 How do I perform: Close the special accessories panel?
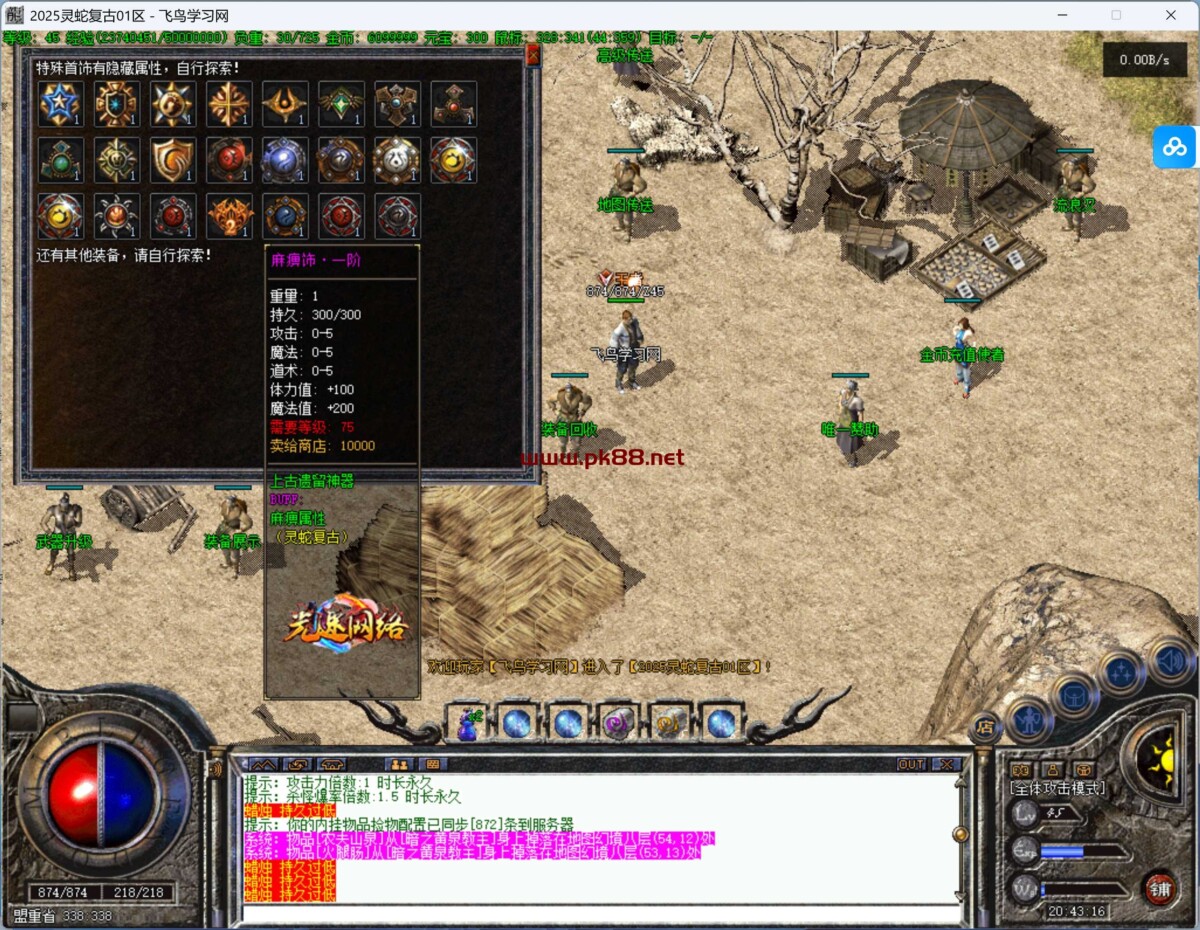tap(532, 56)
